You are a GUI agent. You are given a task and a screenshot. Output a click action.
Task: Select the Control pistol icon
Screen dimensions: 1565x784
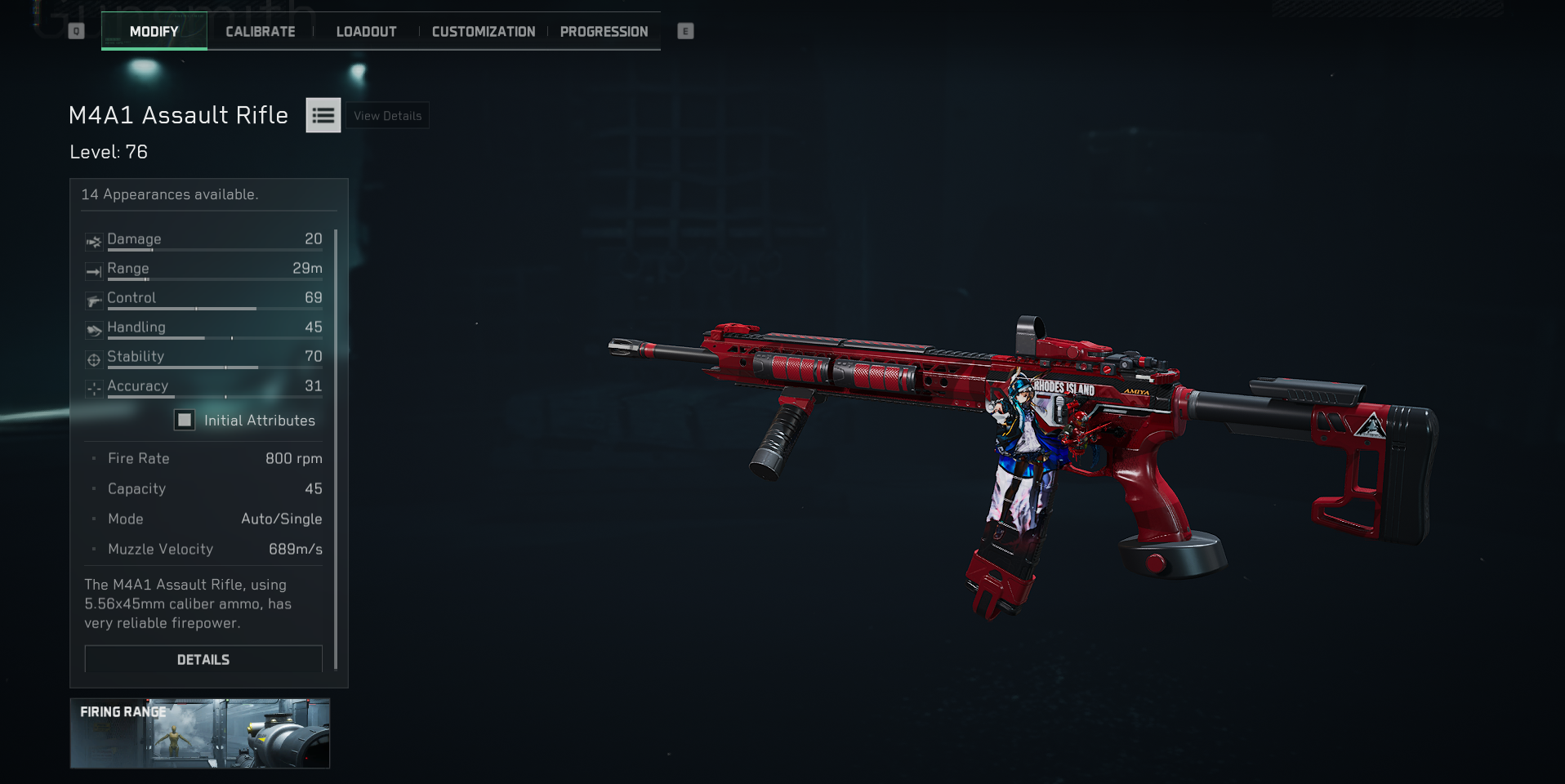click(92, 298)
